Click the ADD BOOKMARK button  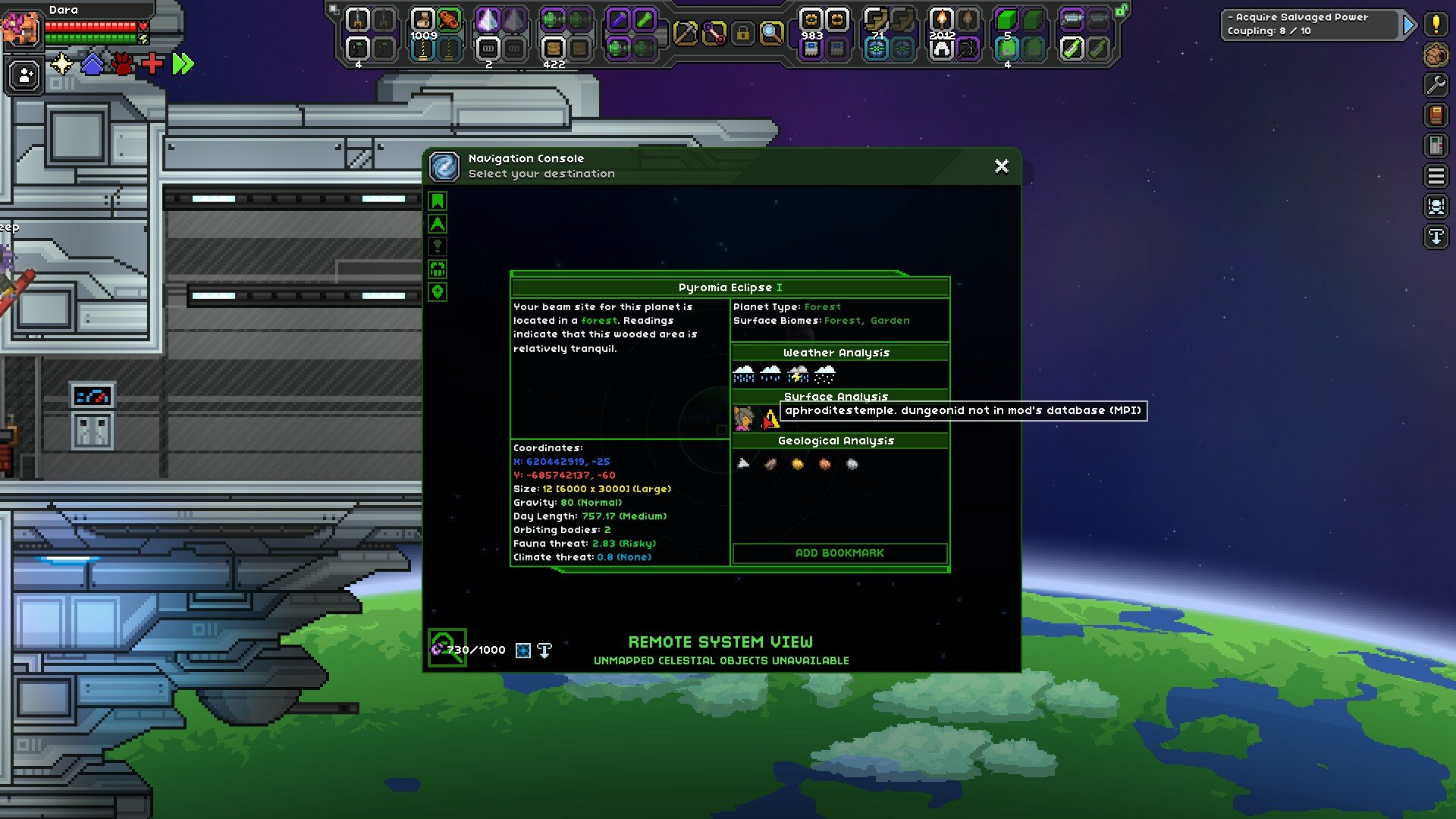pyautogui.click(x=839, y=553)
